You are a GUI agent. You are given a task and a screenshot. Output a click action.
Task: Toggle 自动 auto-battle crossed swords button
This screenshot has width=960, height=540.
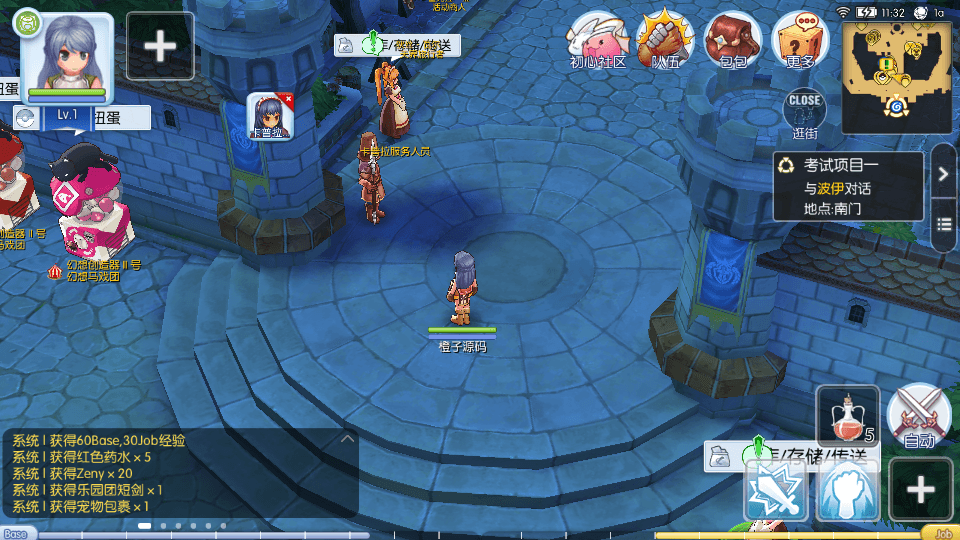[918, 414]
